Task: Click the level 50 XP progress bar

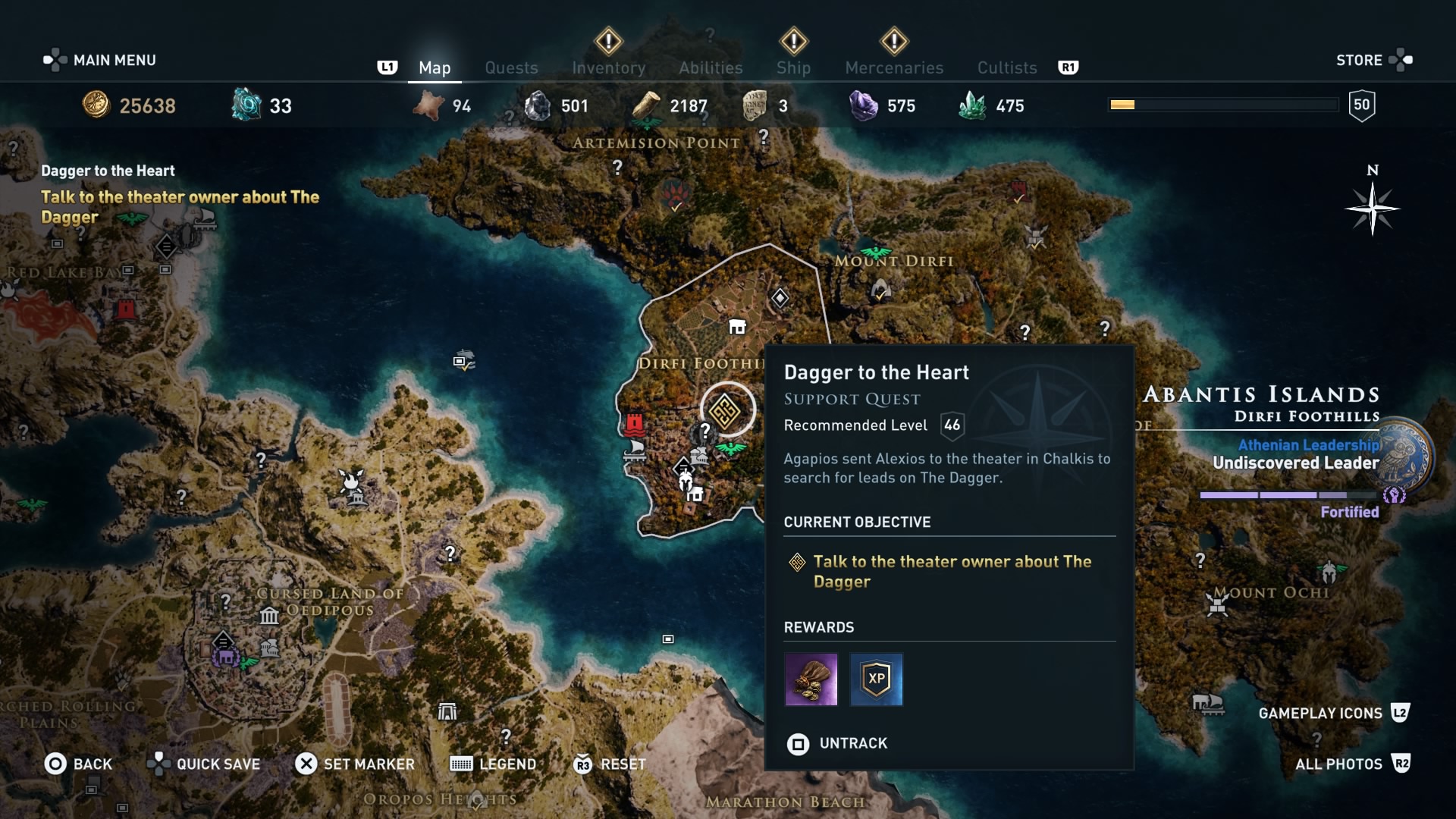Action: click(x=1223, y=104)
